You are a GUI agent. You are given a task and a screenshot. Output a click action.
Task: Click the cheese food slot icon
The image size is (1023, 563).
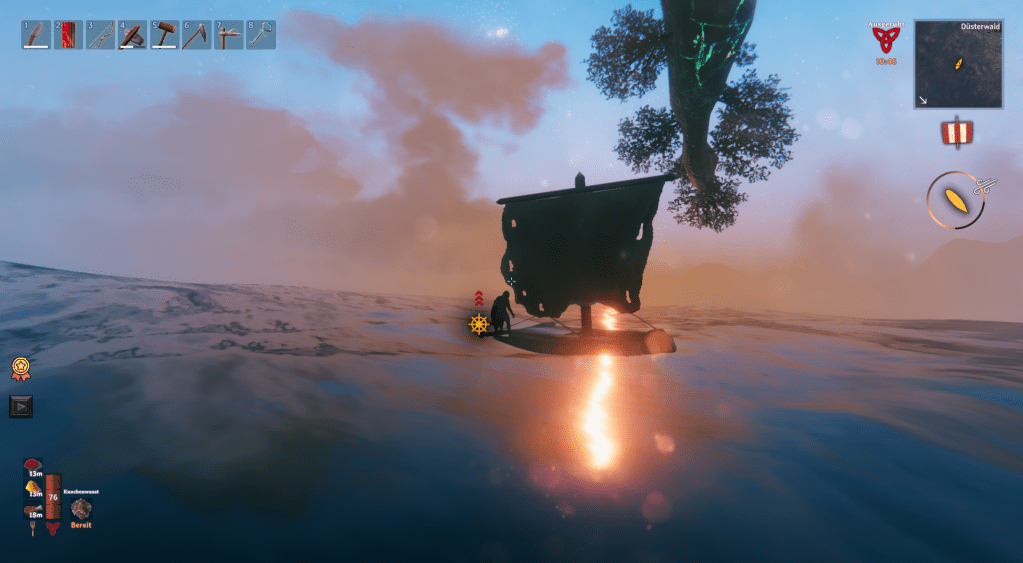click(33, 487)
